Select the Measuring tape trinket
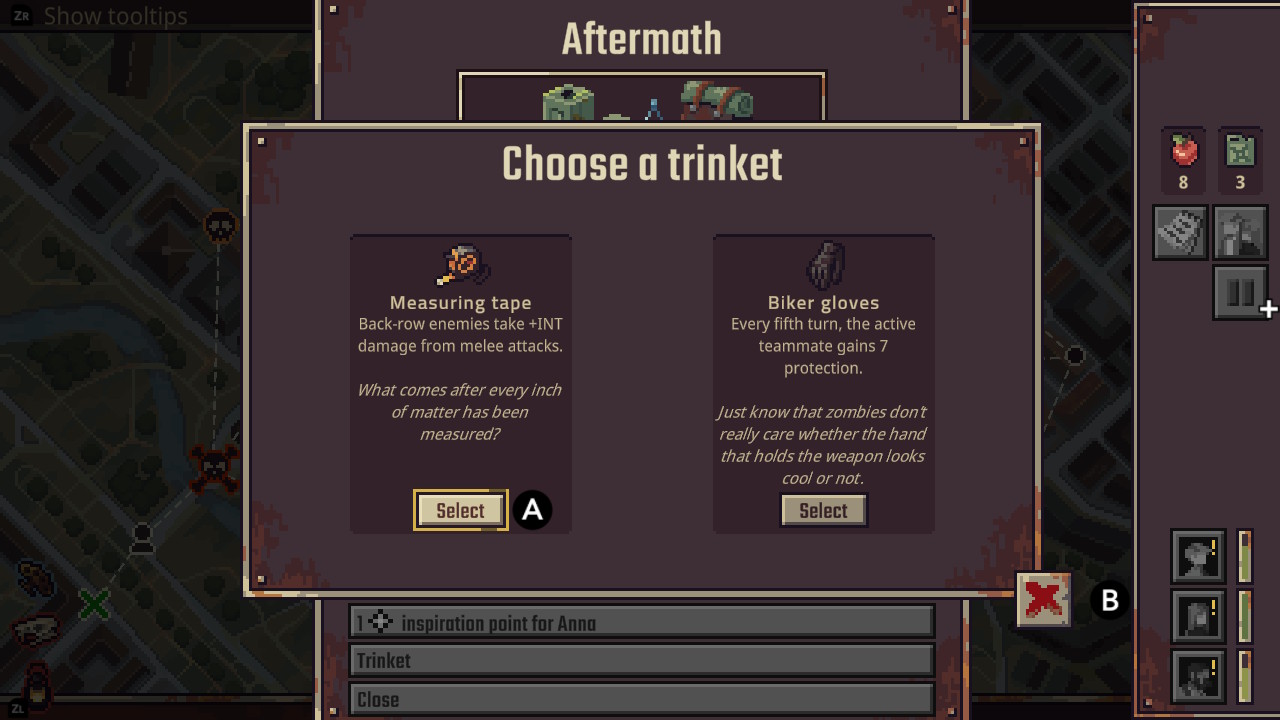1280x720 pixels. pyautogui.click(x=460, y=510)
